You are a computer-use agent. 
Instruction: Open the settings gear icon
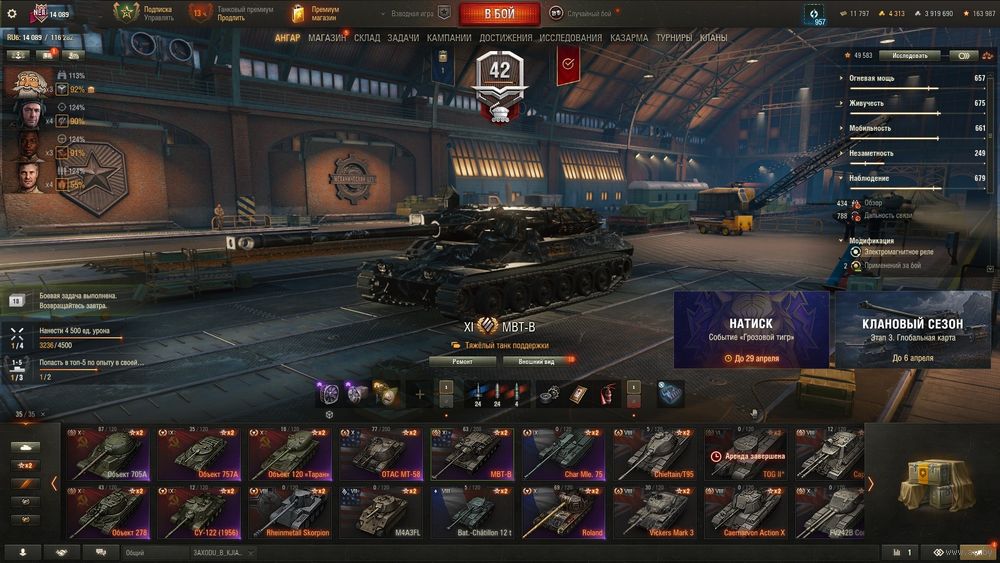12,14
